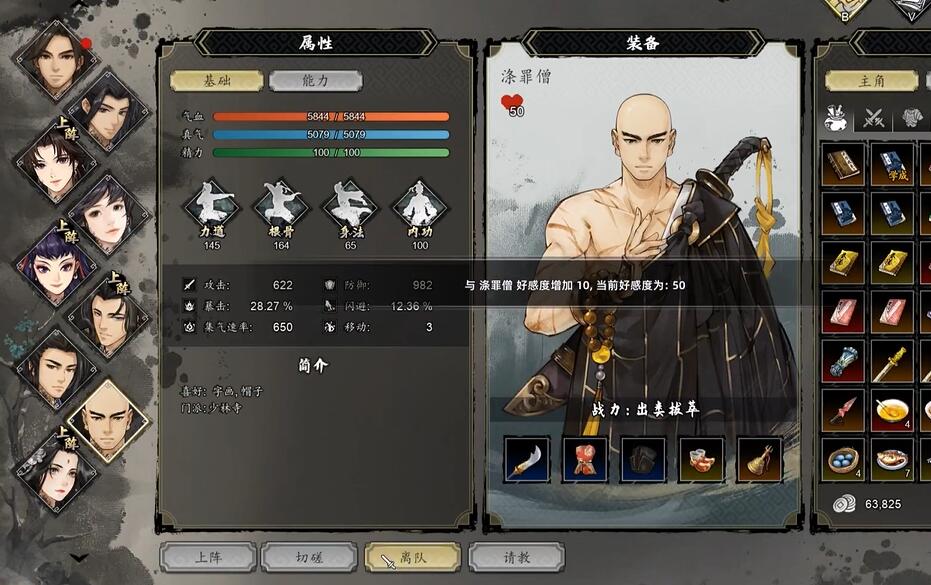Viewport: 931px width, 585px height.
Task: Open the 能力 abilities tab
Action: click(x=315, y=81)
